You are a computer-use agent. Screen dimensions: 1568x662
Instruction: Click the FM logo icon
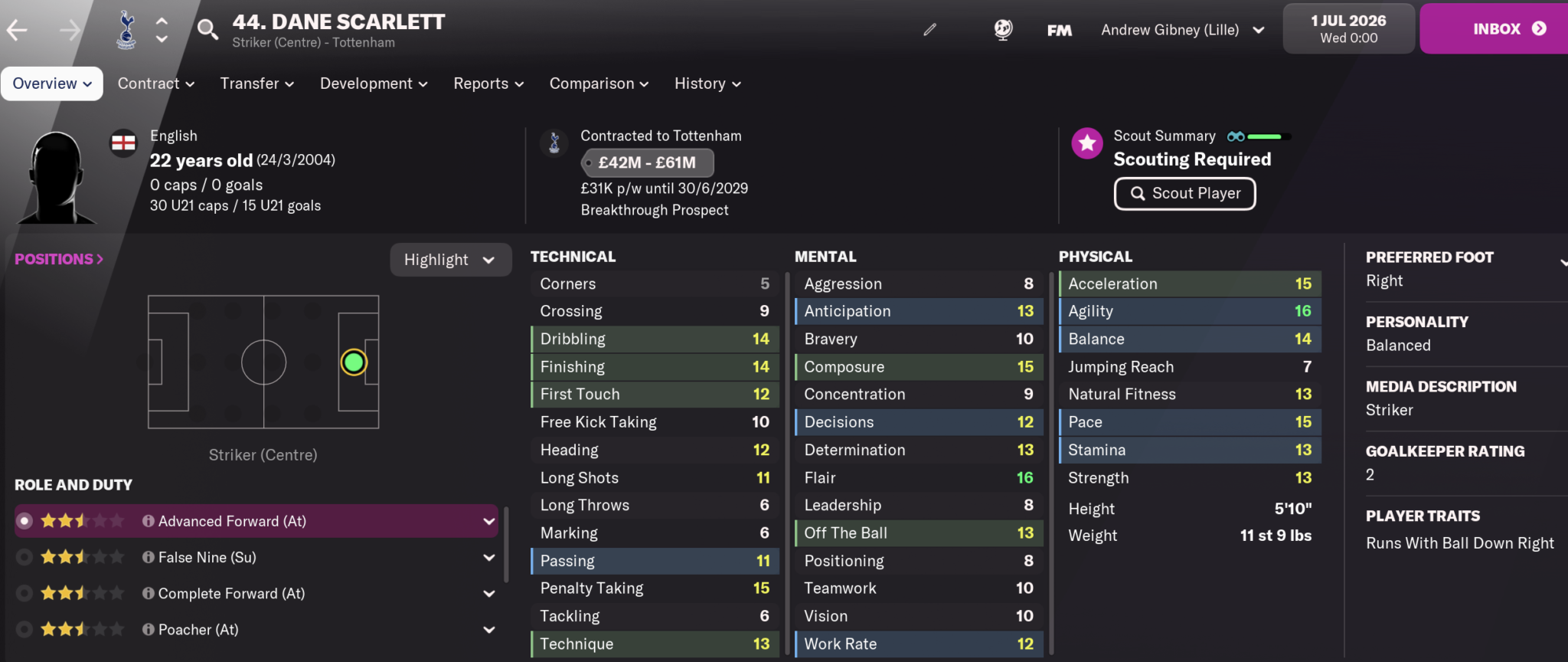[x=1059, y=29]
